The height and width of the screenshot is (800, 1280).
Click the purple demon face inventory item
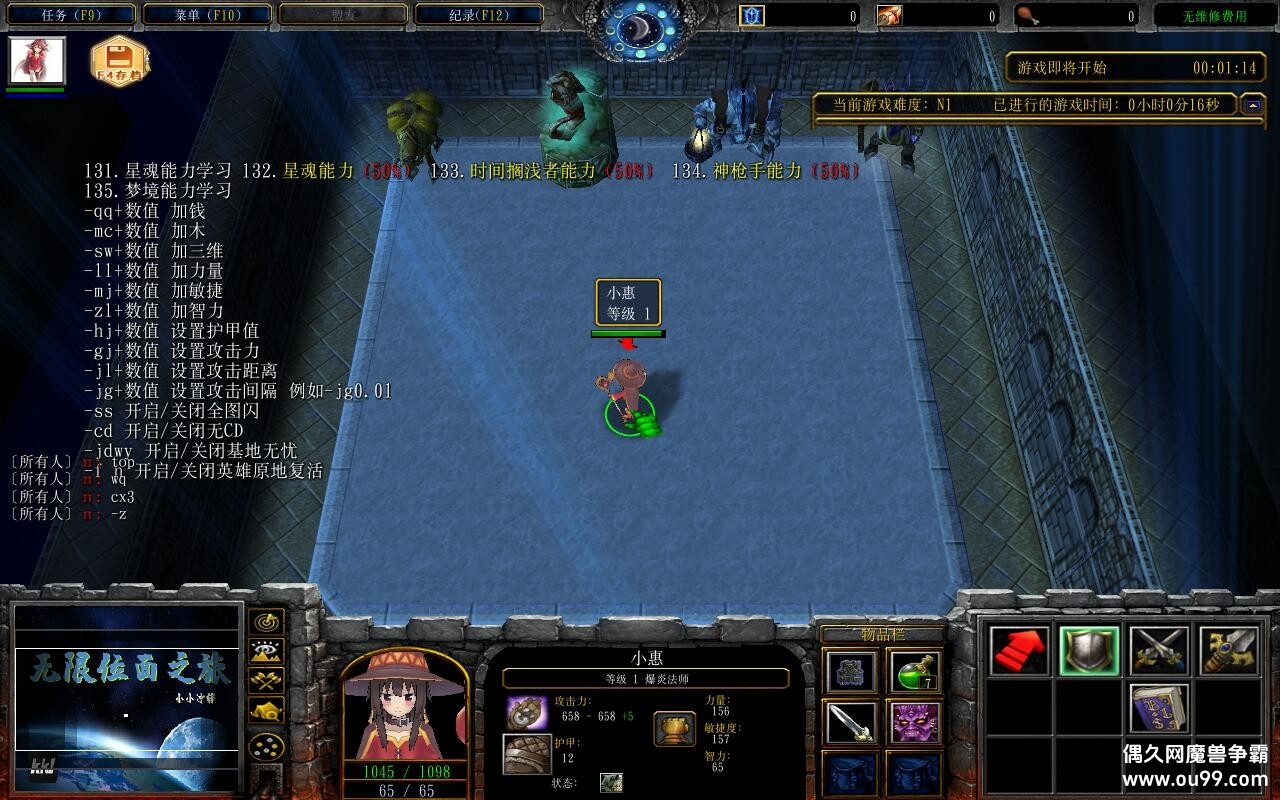pyautogui.click(x=916, y=724)
